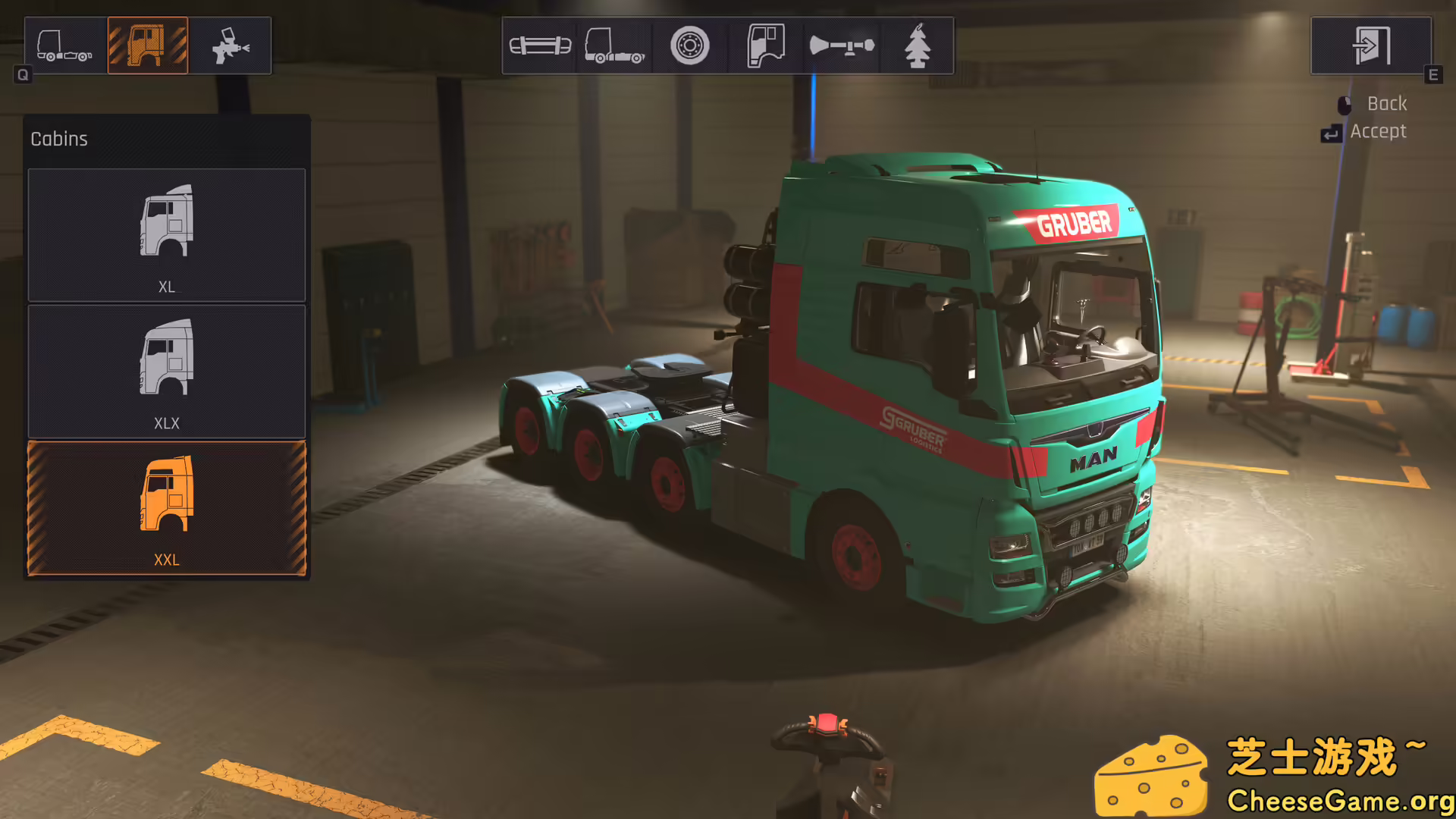Click the Cabins panel header
The image size is (1456, 819).
click(59, 139)
